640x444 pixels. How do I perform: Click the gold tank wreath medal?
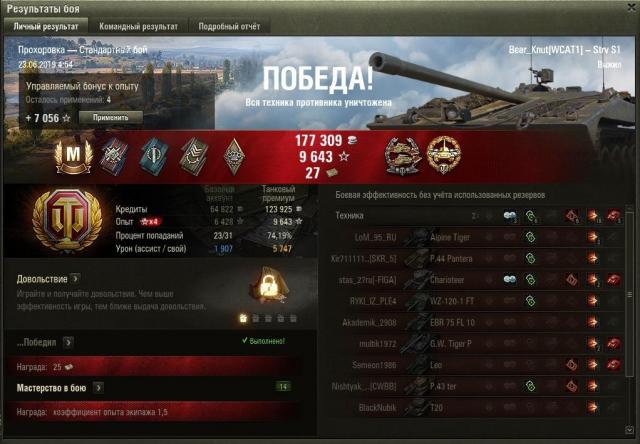(444, 153)
